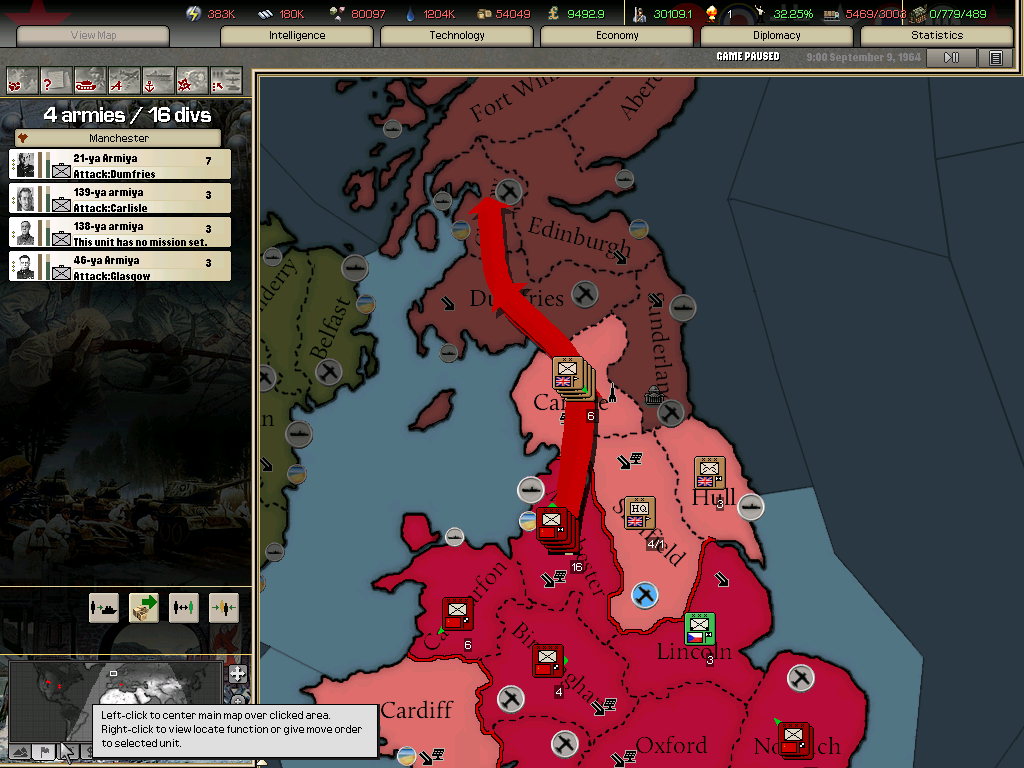Click the crates with green arrow button

(x=144, y=607)
